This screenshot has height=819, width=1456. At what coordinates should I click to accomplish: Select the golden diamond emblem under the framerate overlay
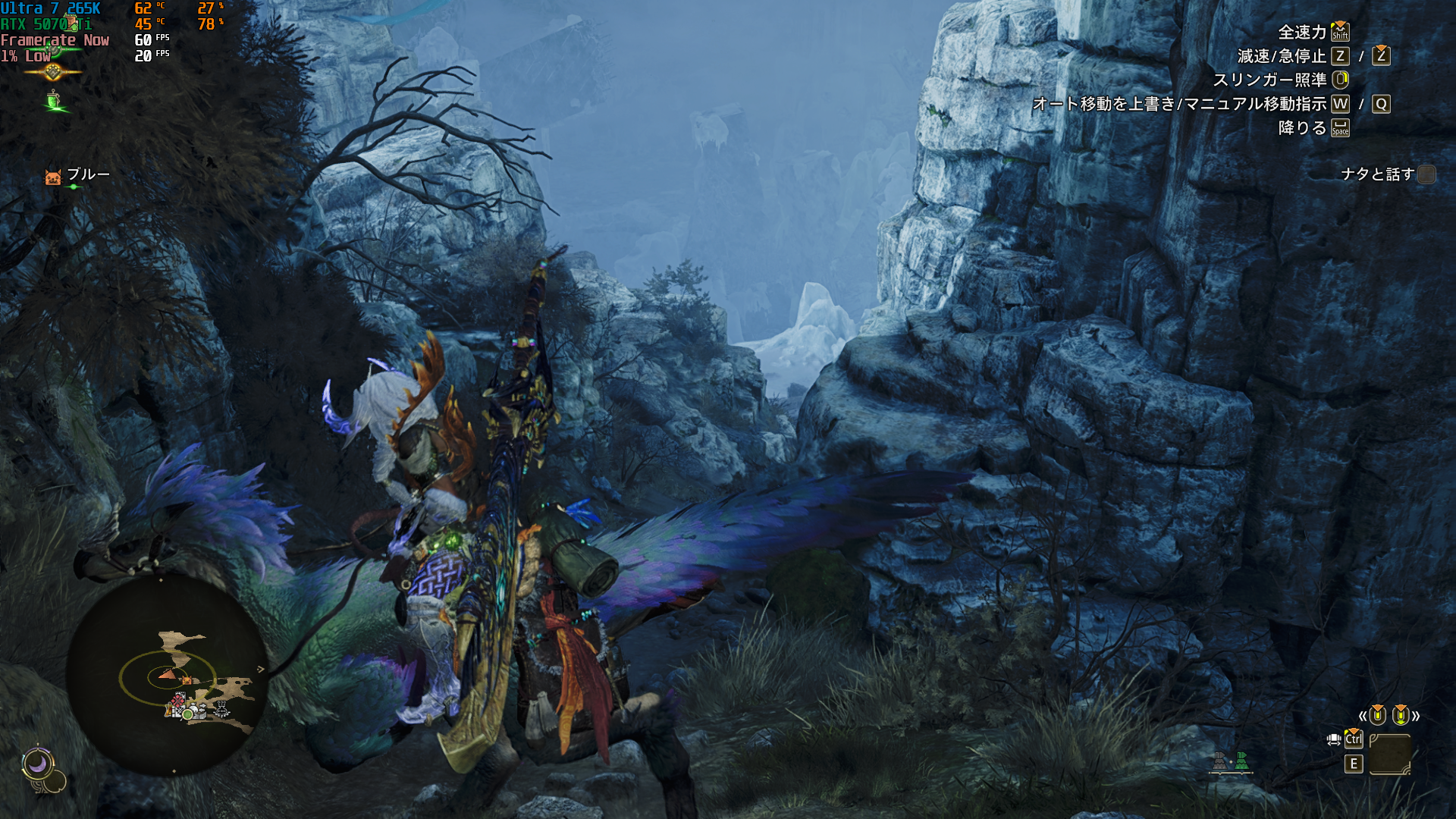[53, 72]
